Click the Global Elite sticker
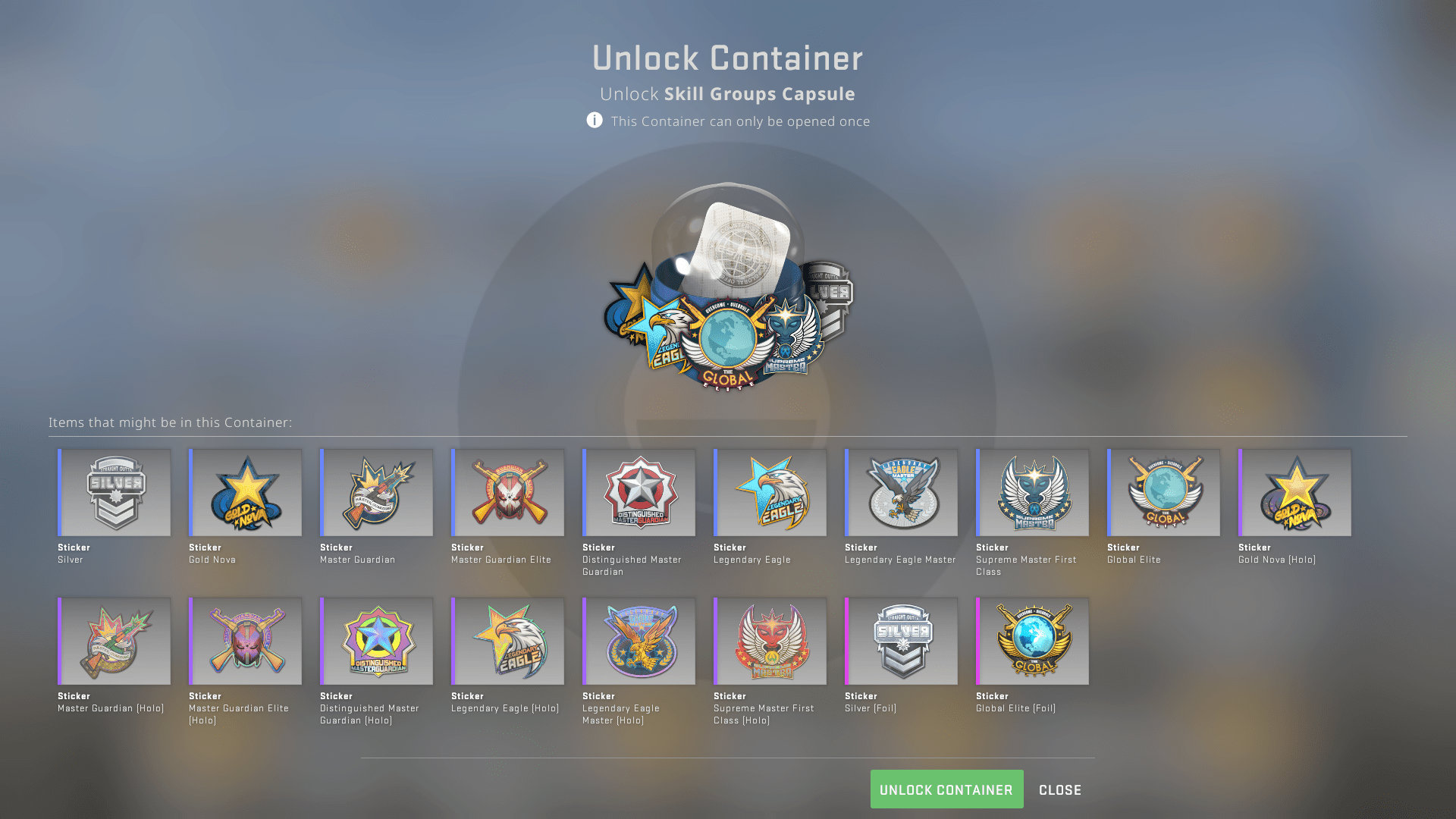Viewport: 1456px width, 819px height. click(1163, 492)
